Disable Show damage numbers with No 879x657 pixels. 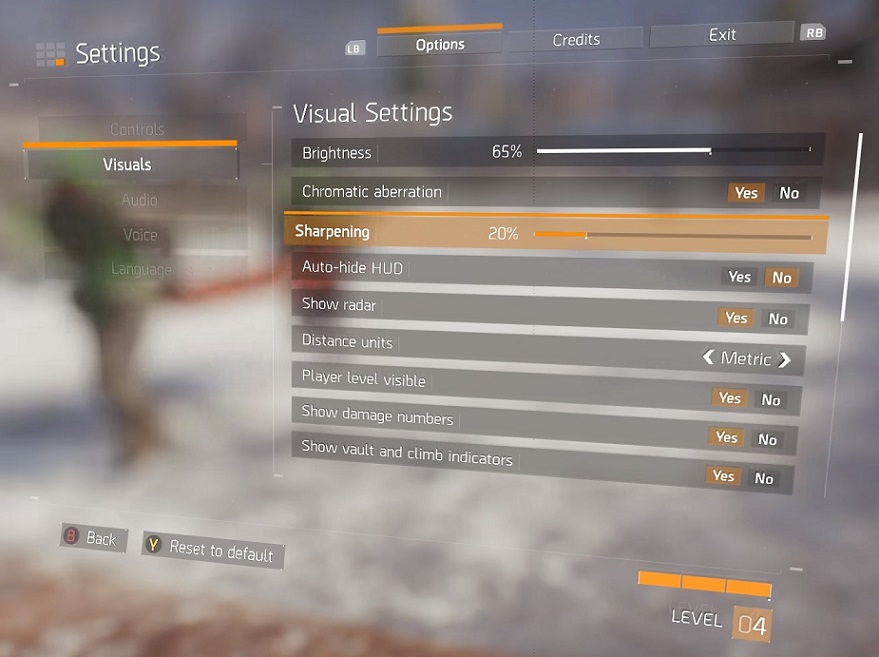pos(767,439)
